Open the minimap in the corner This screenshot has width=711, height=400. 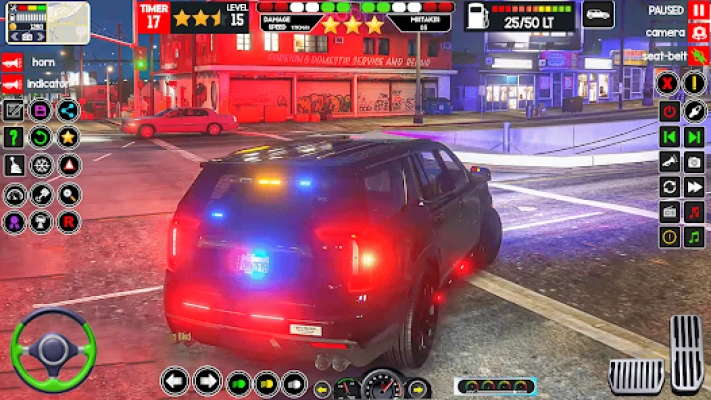point(32,22)
